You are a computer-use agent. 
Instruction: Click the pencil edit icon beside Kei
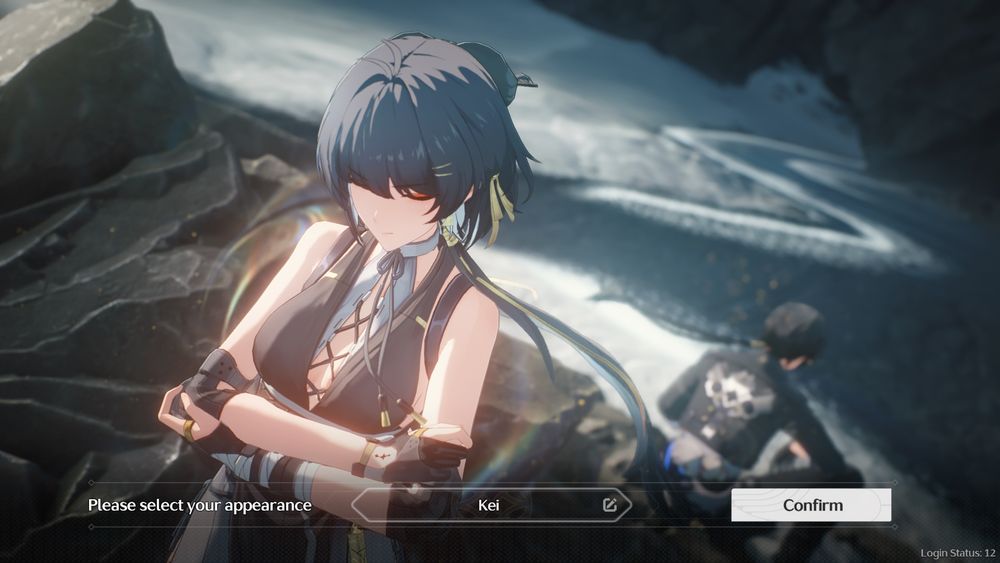[610, 505]
